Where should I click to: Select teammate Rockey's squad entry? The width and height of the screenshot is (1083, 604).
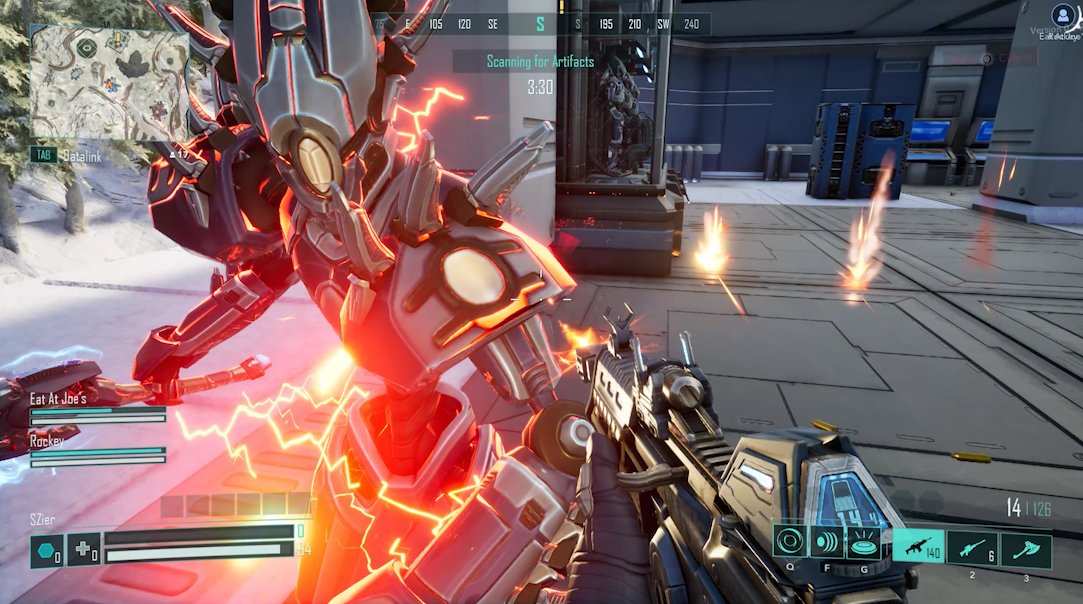click(x=97, y=448)
